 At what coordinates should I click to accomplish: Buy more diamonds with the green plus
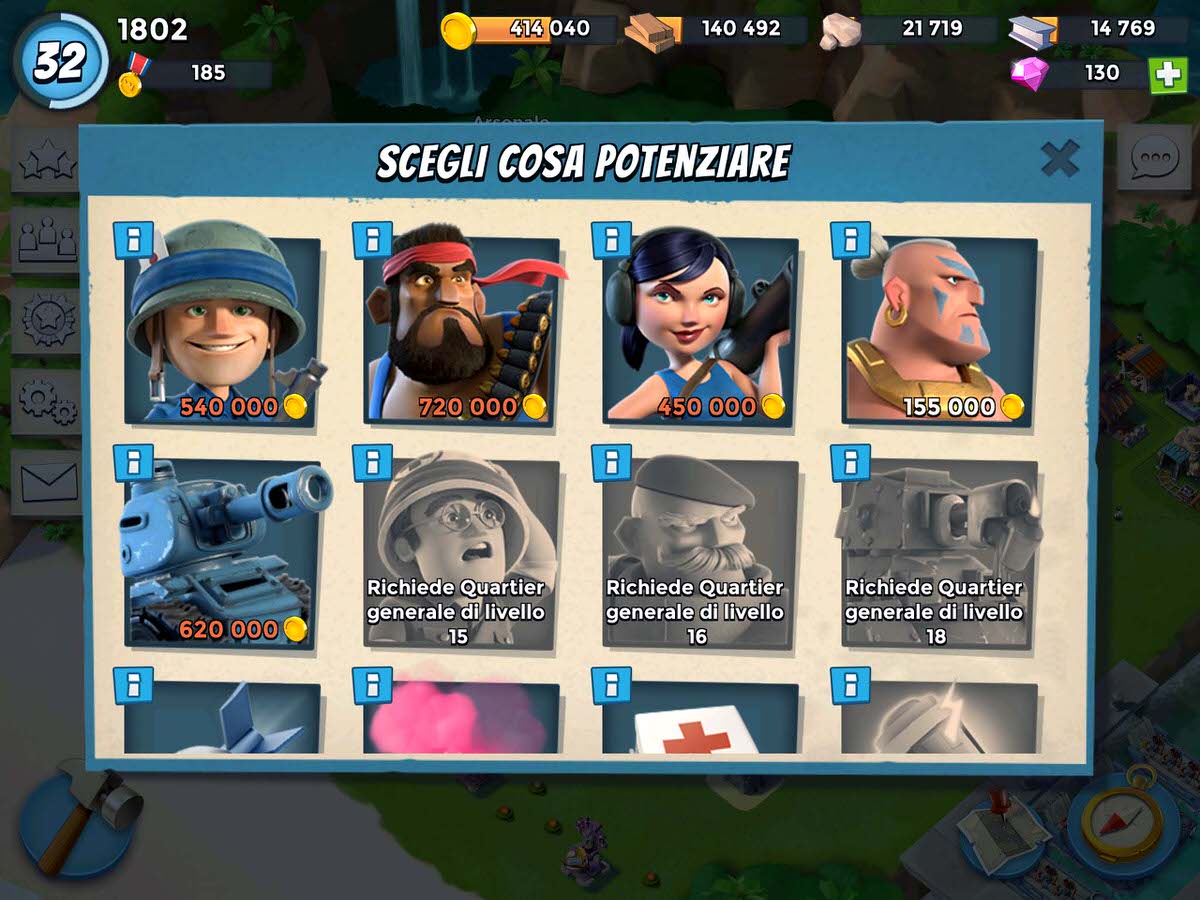coord(1167,75)
